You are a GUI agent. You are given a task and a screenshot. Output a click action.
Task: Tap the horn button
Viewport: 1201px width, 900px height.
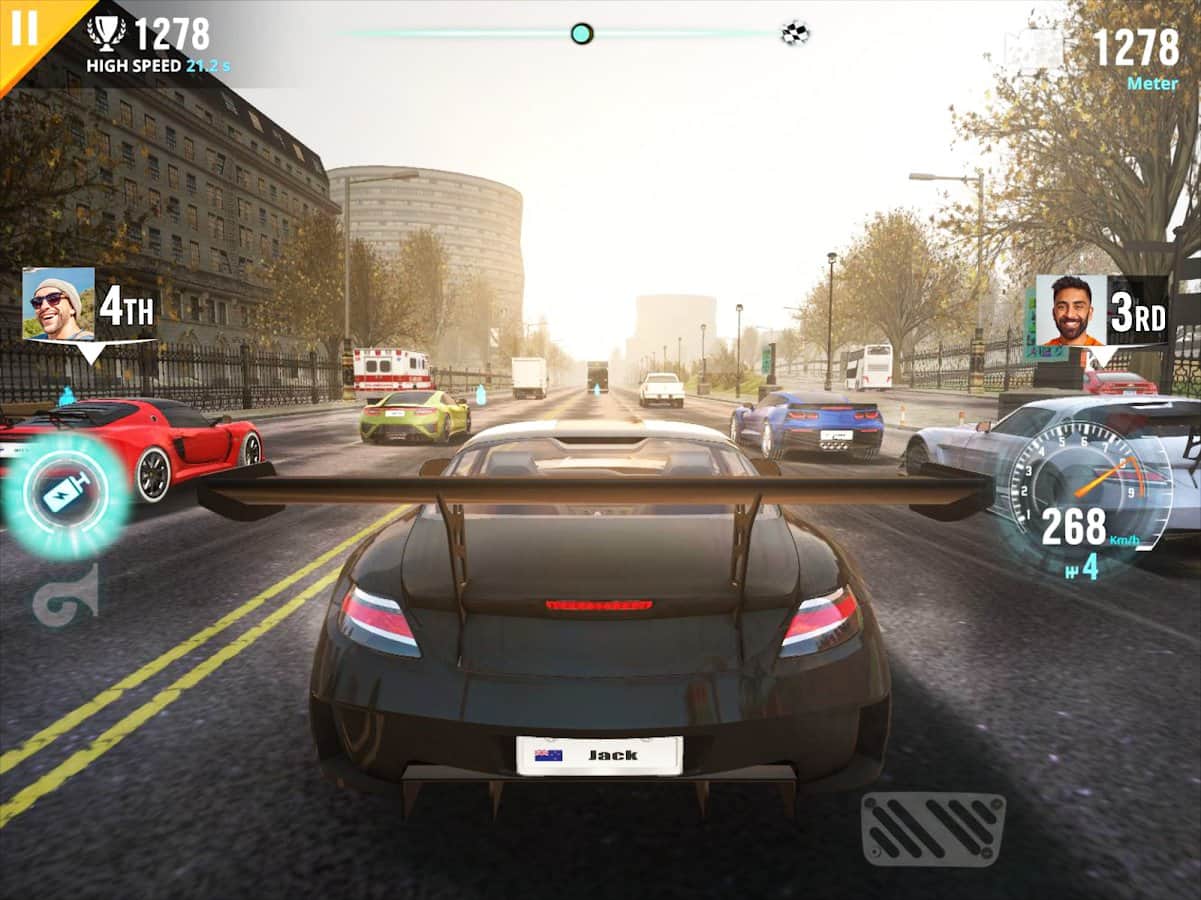click(66, 594)
